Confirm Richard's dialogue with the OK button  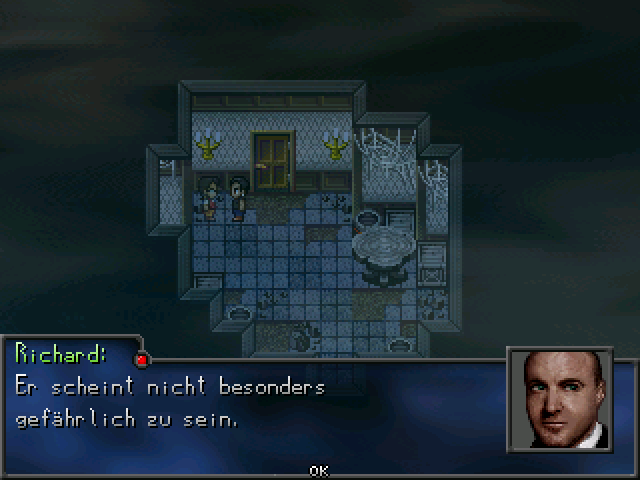click(319, 470)
